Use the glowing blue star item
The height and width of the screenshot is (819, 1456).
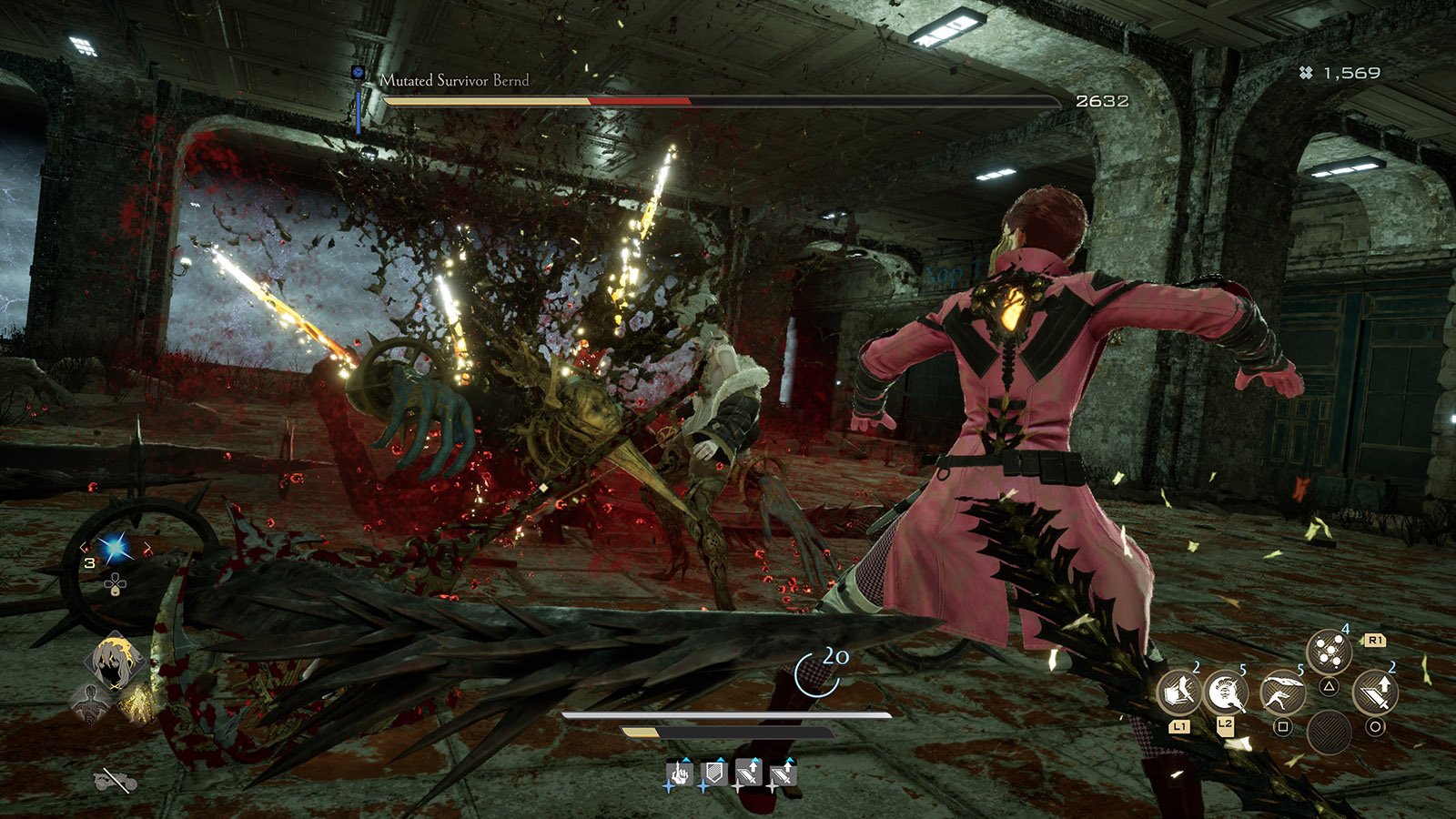pos(115,547)
